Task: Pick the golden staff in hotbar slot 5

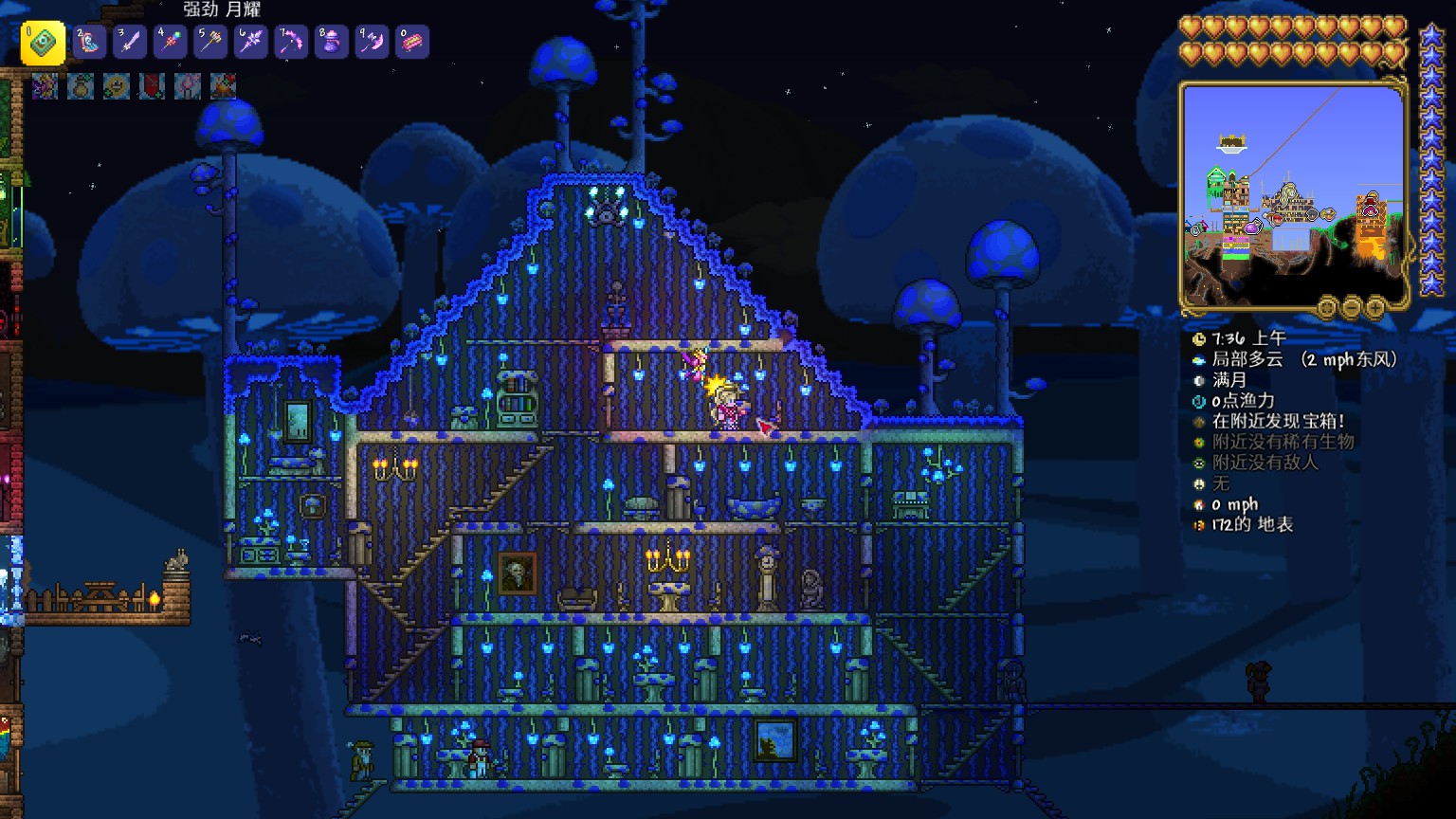Action: 210,42
